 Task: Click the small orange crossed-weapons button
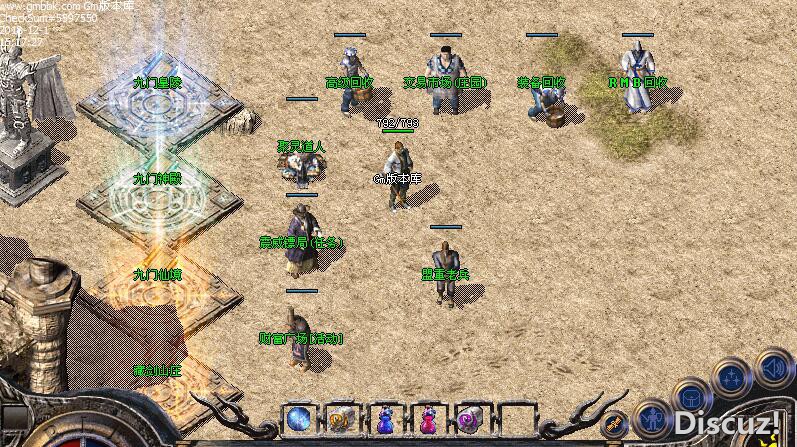[616, 423]
